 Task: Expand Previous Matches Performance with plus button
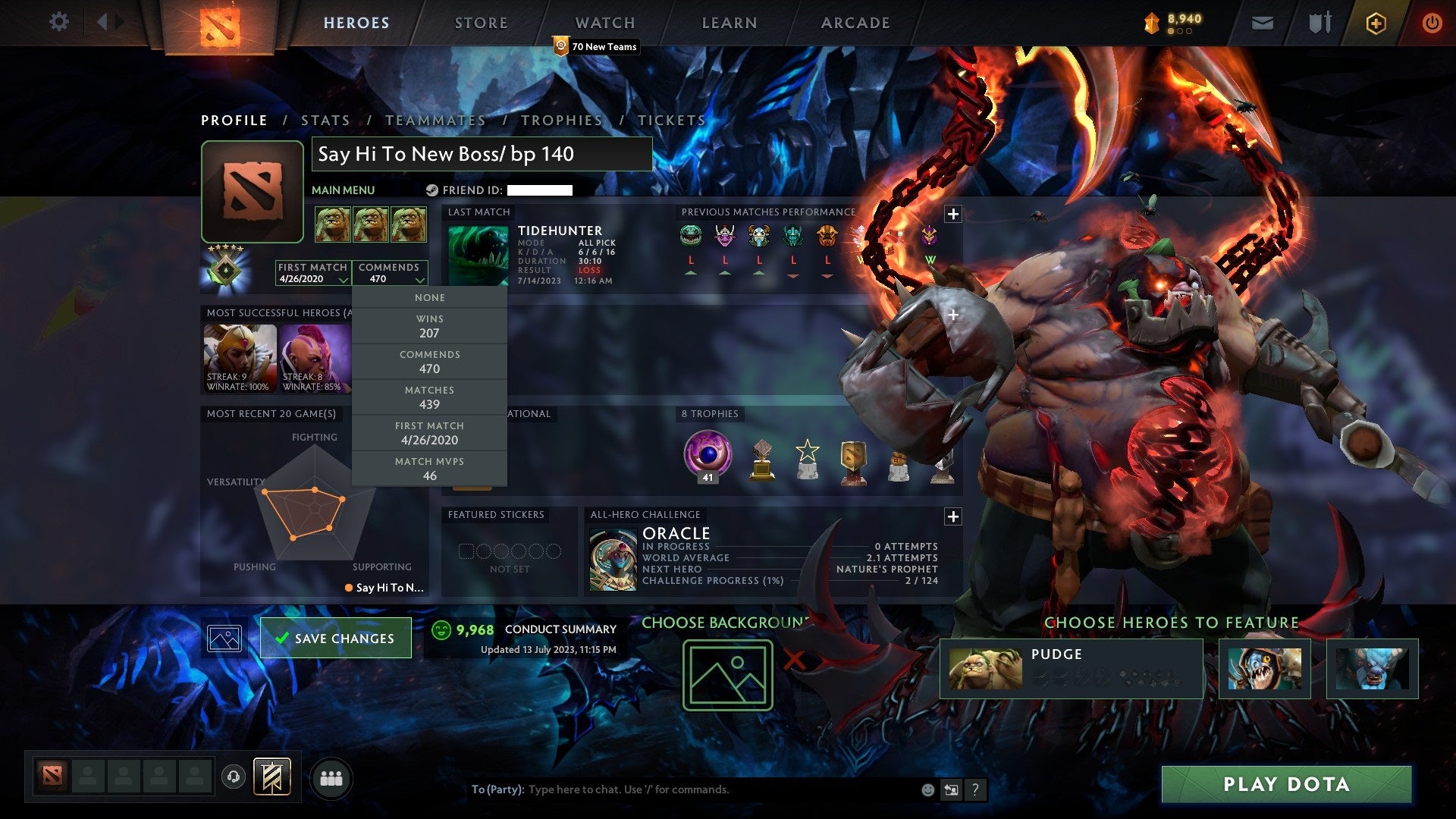coord(952,215)
